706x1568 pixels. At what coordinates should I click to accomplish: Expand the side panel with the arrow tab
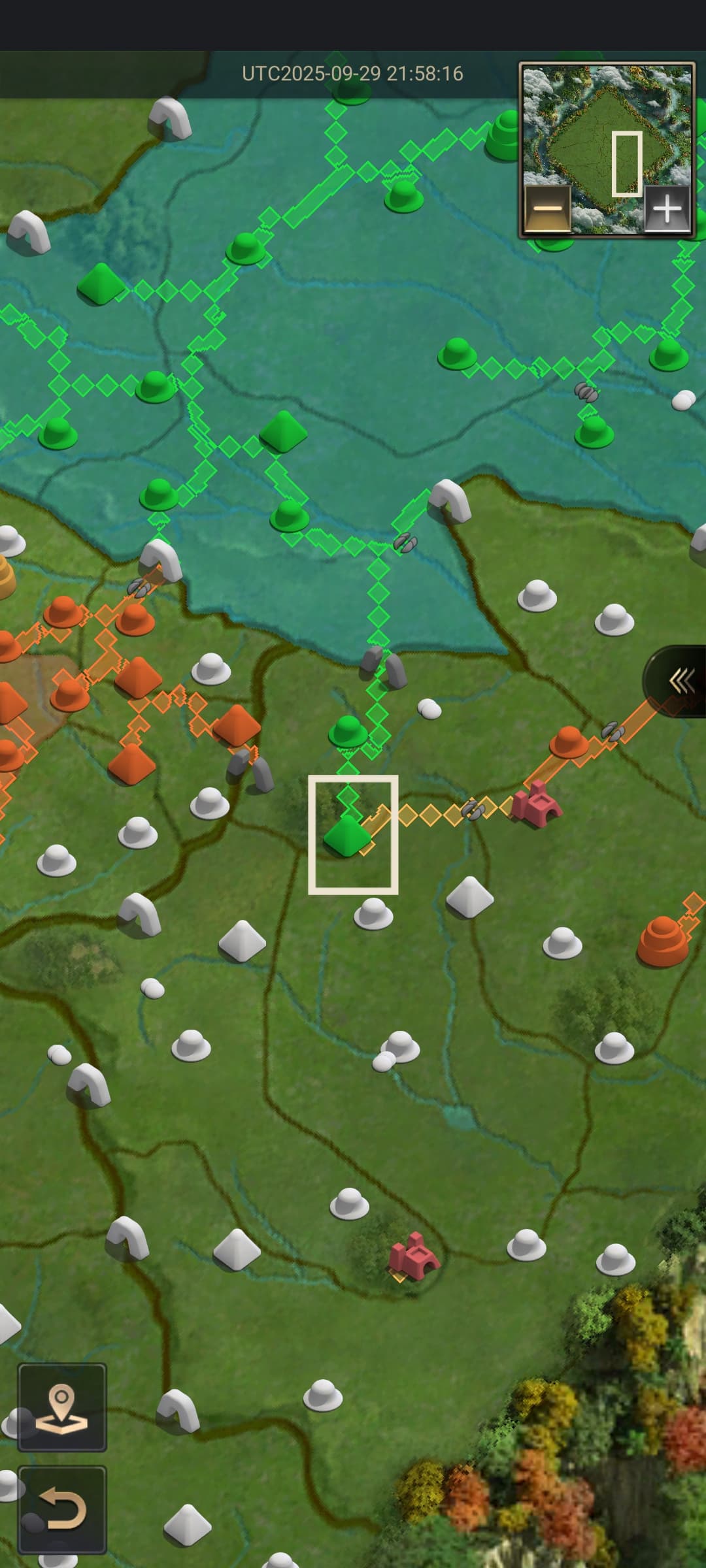tap(680, 681)
